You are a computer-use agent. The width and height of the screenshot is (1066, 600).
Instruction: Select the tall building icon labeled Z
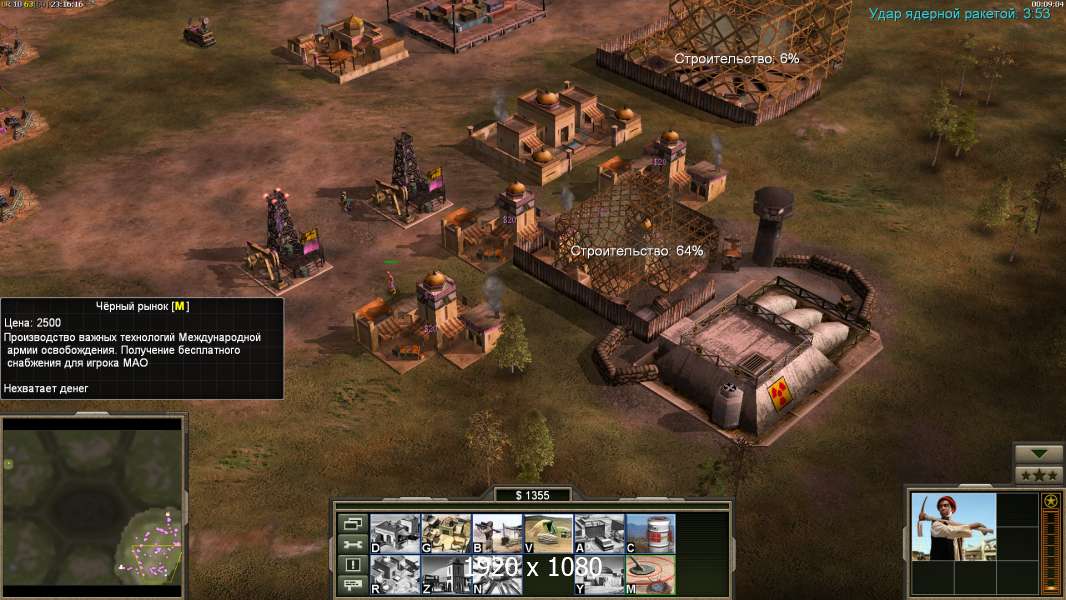pyautogui.click(x=446, y=574)
